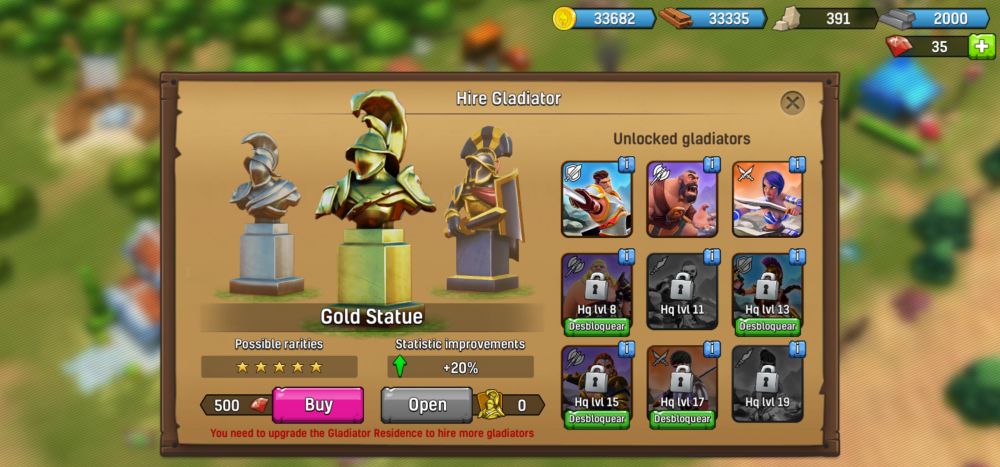1000x467 pixels.
Task: Close the Hire Gladiator window
Action: point(792,102)
